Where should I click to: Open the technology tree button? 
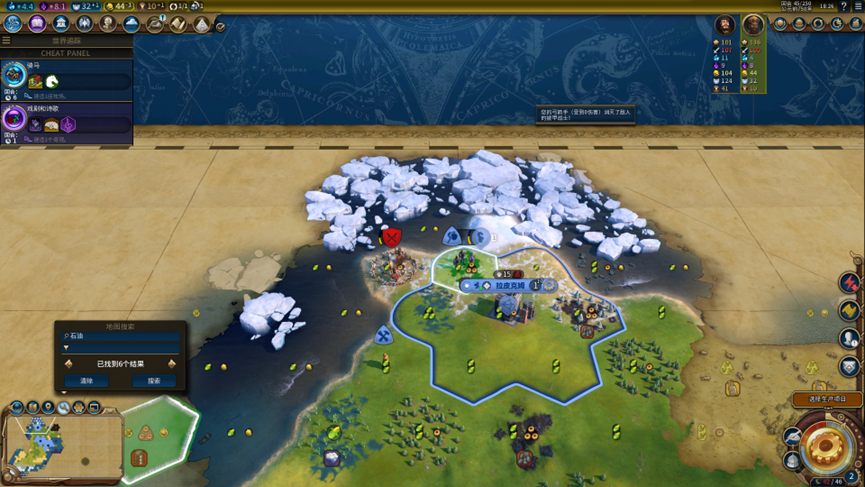point(13,24)
